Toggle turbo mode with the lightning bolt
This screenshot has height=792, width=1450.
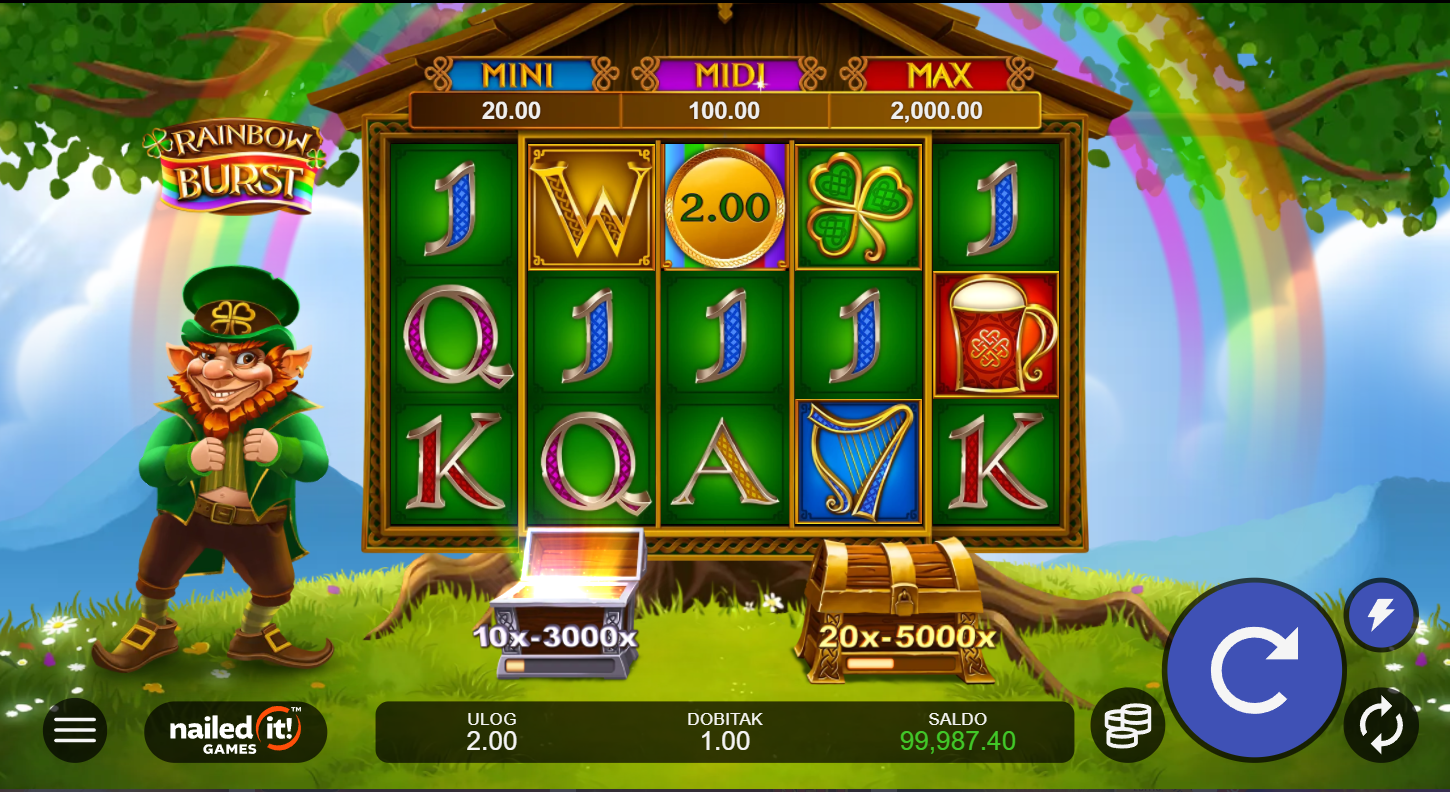[1381, 614]
